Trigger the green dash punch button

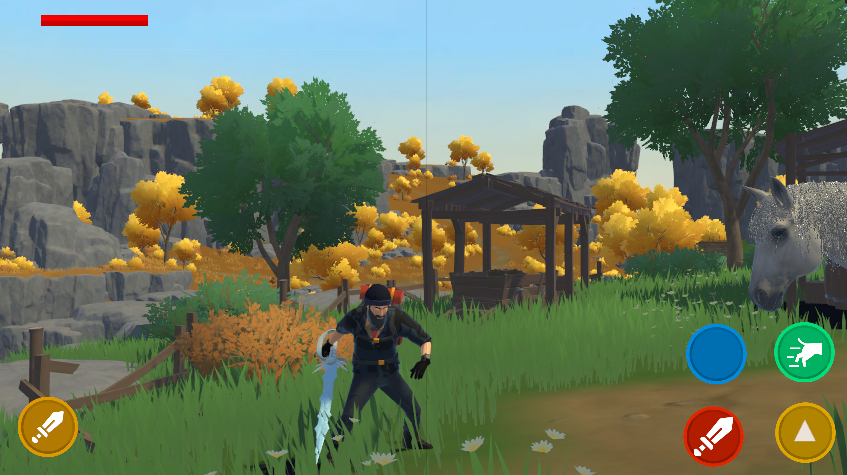[804, 352]
